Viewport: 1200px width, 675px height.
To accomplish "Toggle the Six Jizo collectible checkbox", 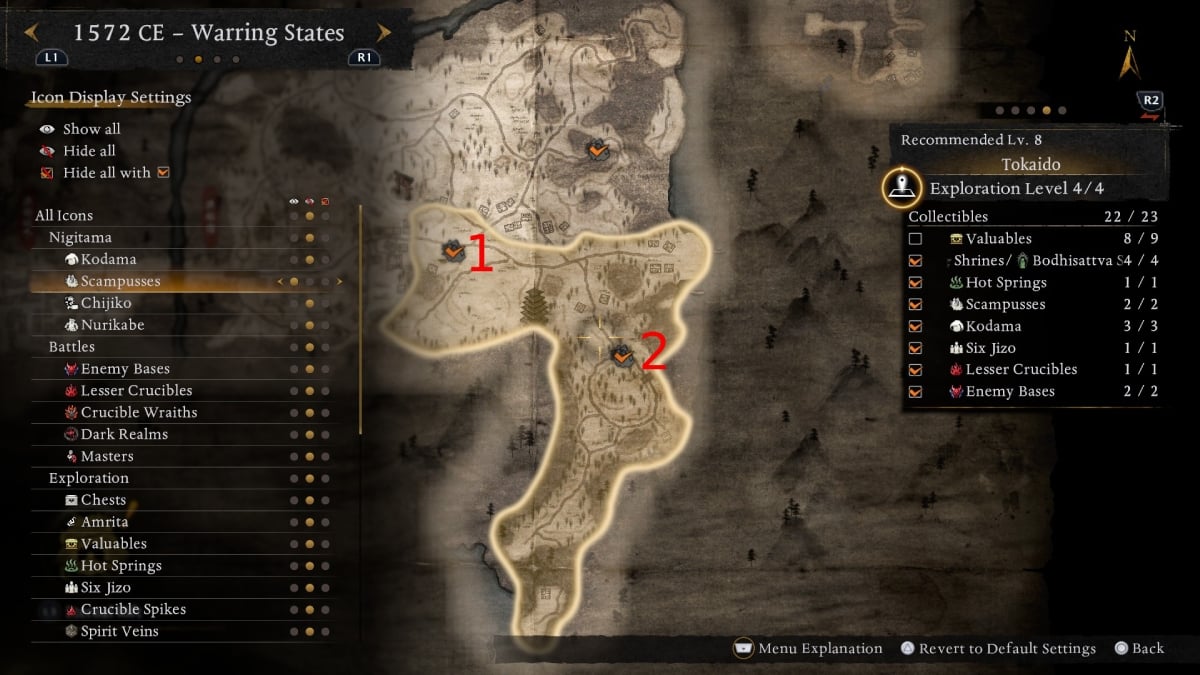I will tap(915, 348).
